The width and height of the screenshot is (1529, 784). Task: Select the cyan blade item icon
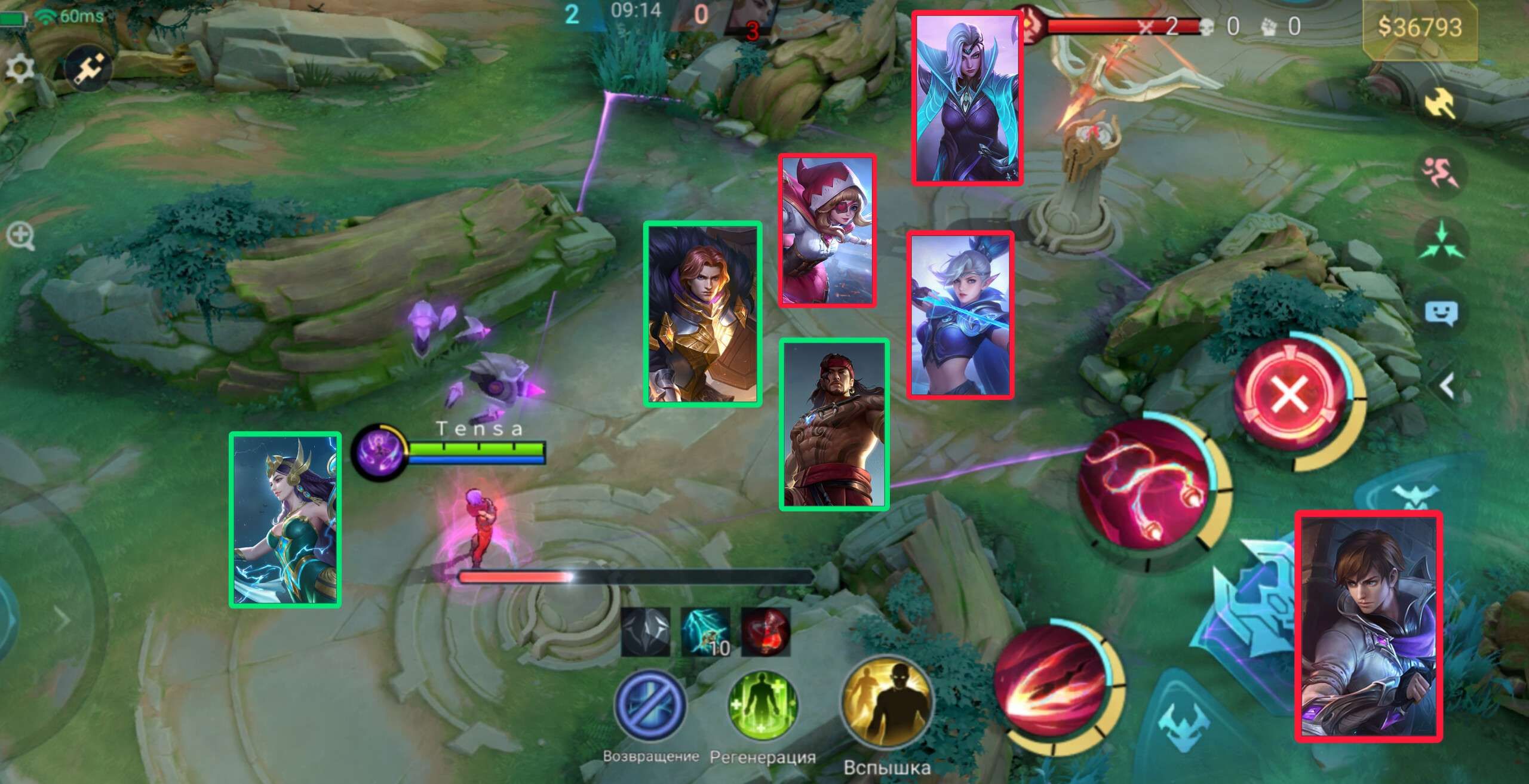[x=705, y=632]
